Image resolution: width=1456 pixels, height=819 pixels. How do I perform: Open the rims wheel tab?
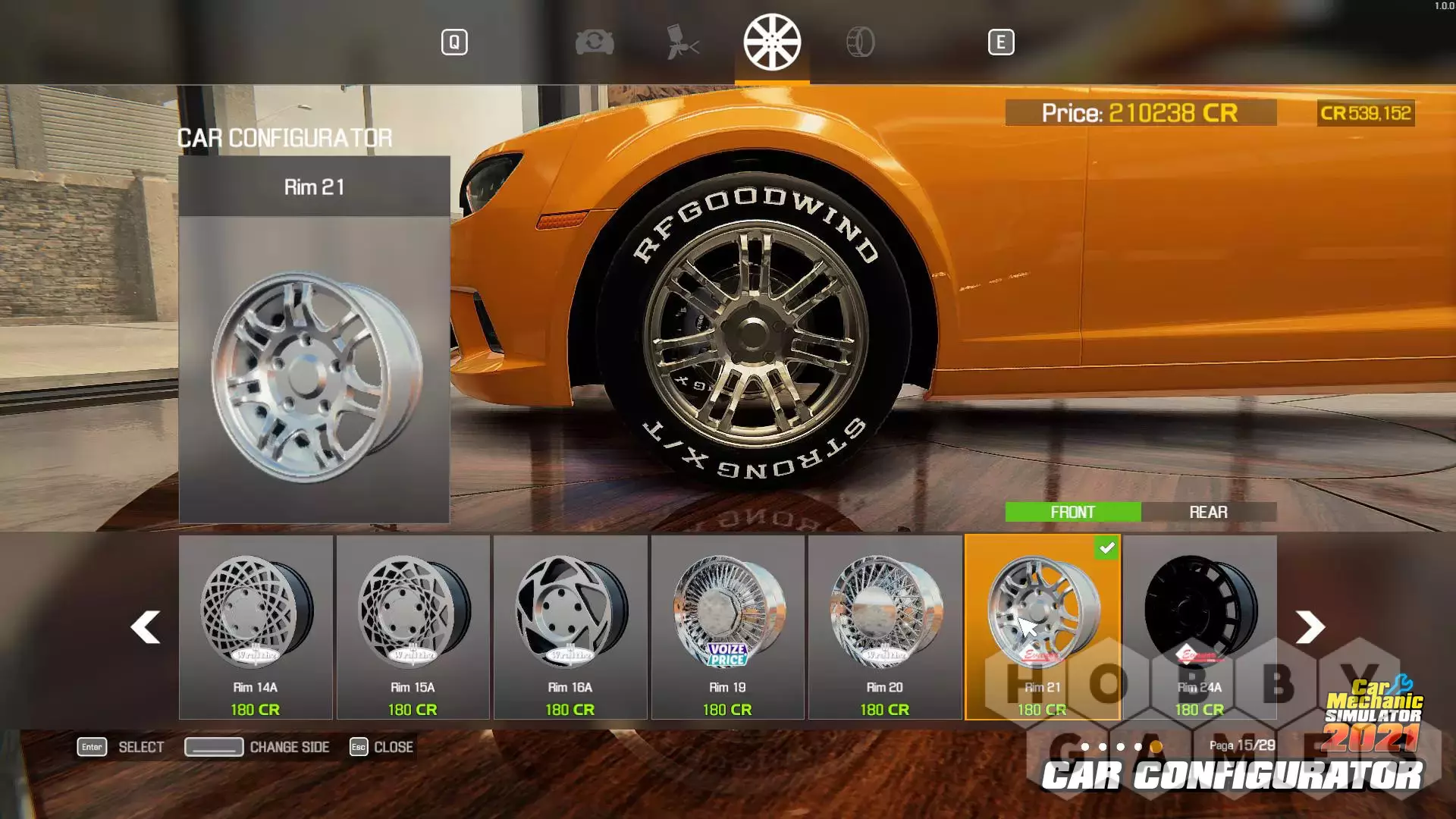point(772,42)
